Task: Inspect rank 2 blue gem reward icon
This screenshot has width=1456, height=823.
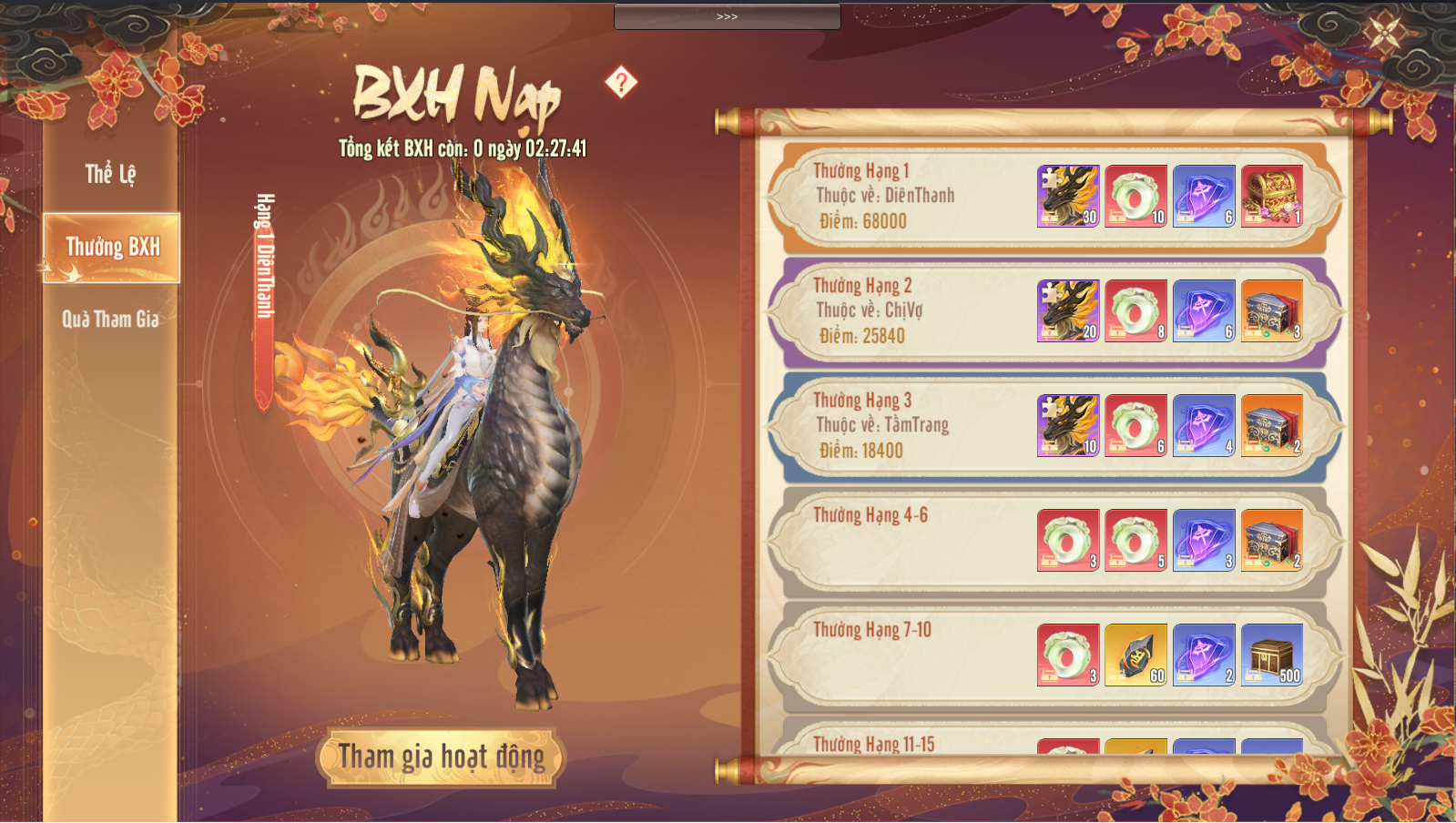Action: 1204,310
